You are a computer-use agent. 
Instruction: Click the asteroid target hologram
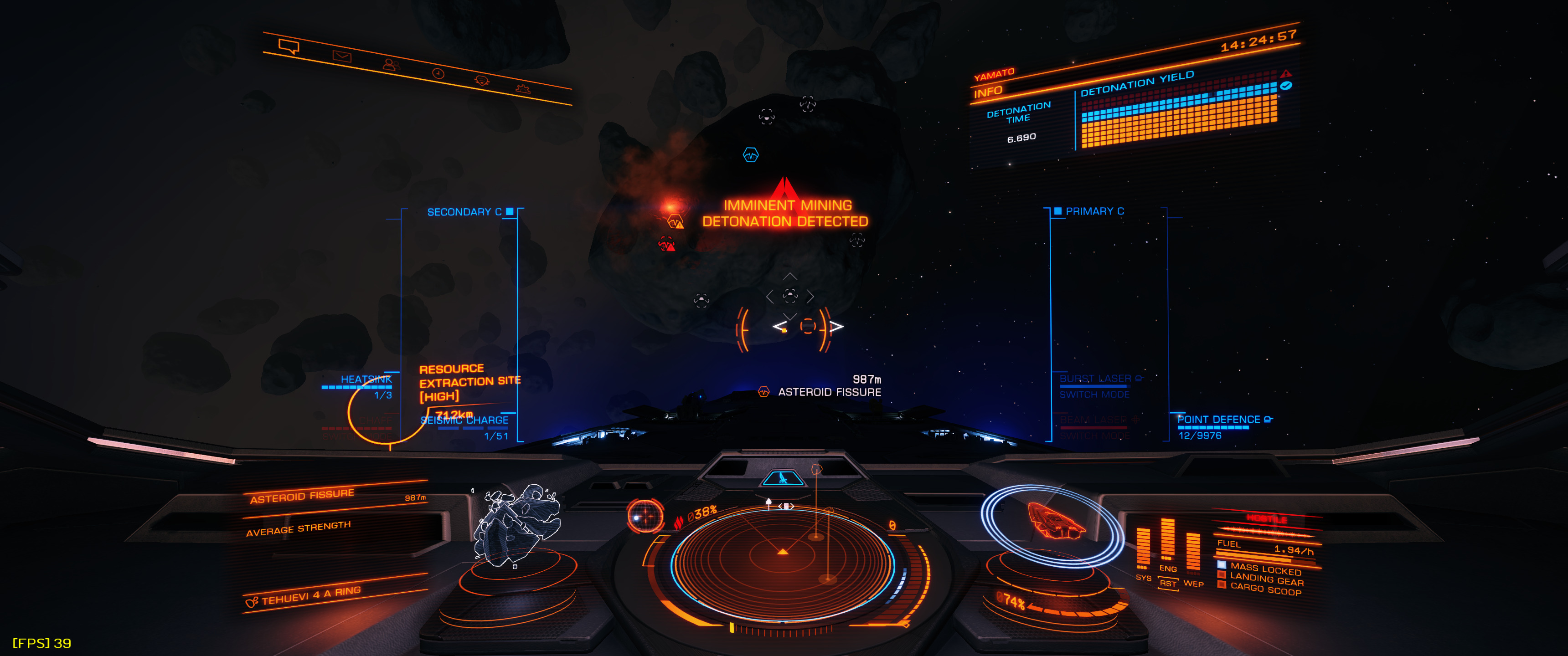[x=517, y=523]
